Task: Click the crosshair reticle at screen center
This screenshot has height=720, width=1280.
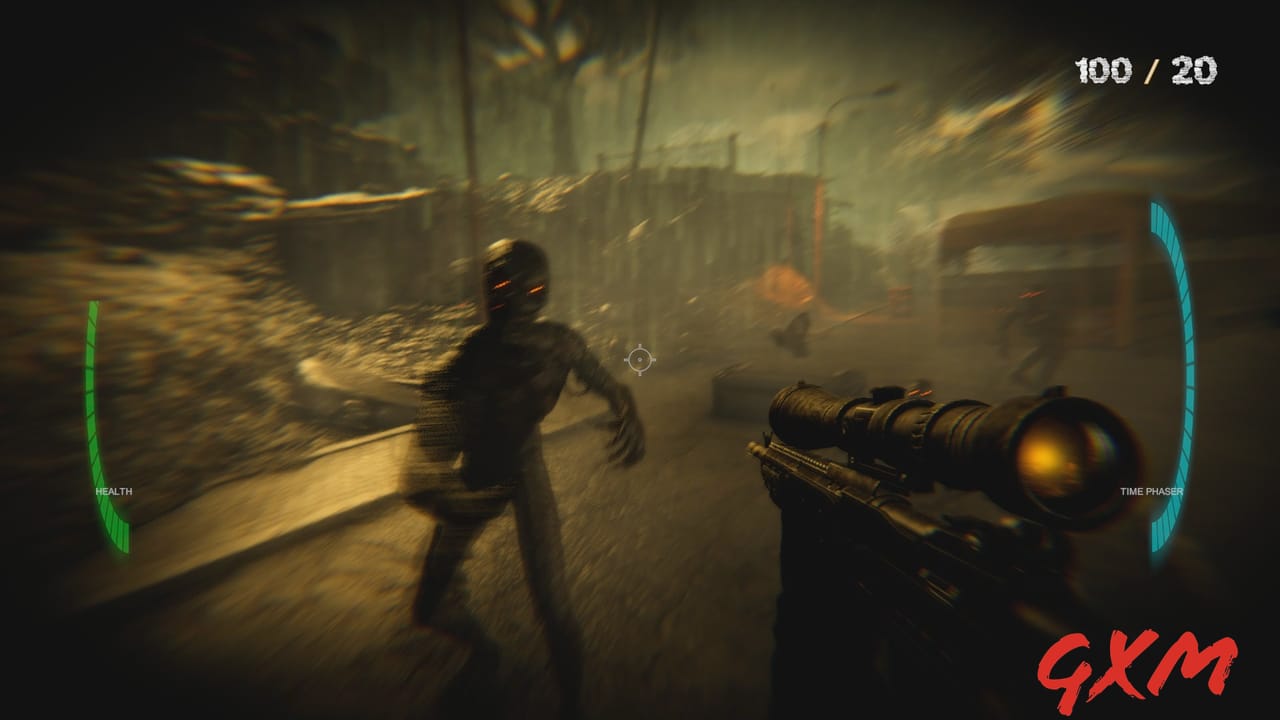Action: click(x=638, y=360)
